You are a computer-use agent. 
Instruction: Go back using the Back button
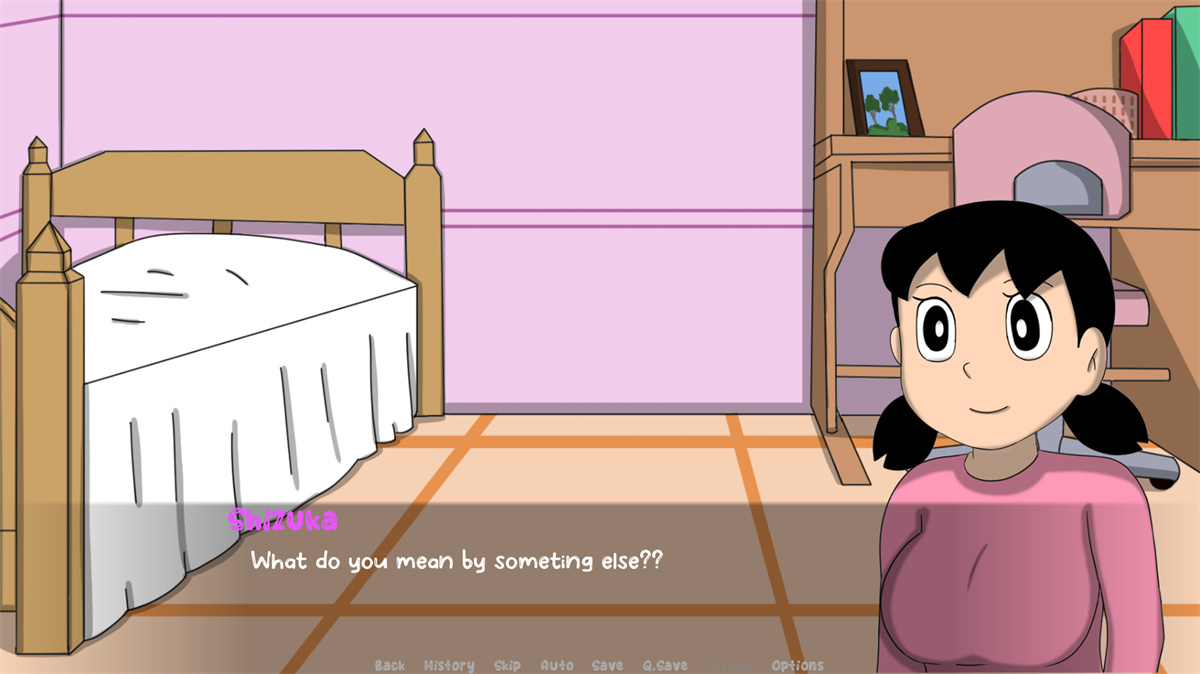coord(390,665)
